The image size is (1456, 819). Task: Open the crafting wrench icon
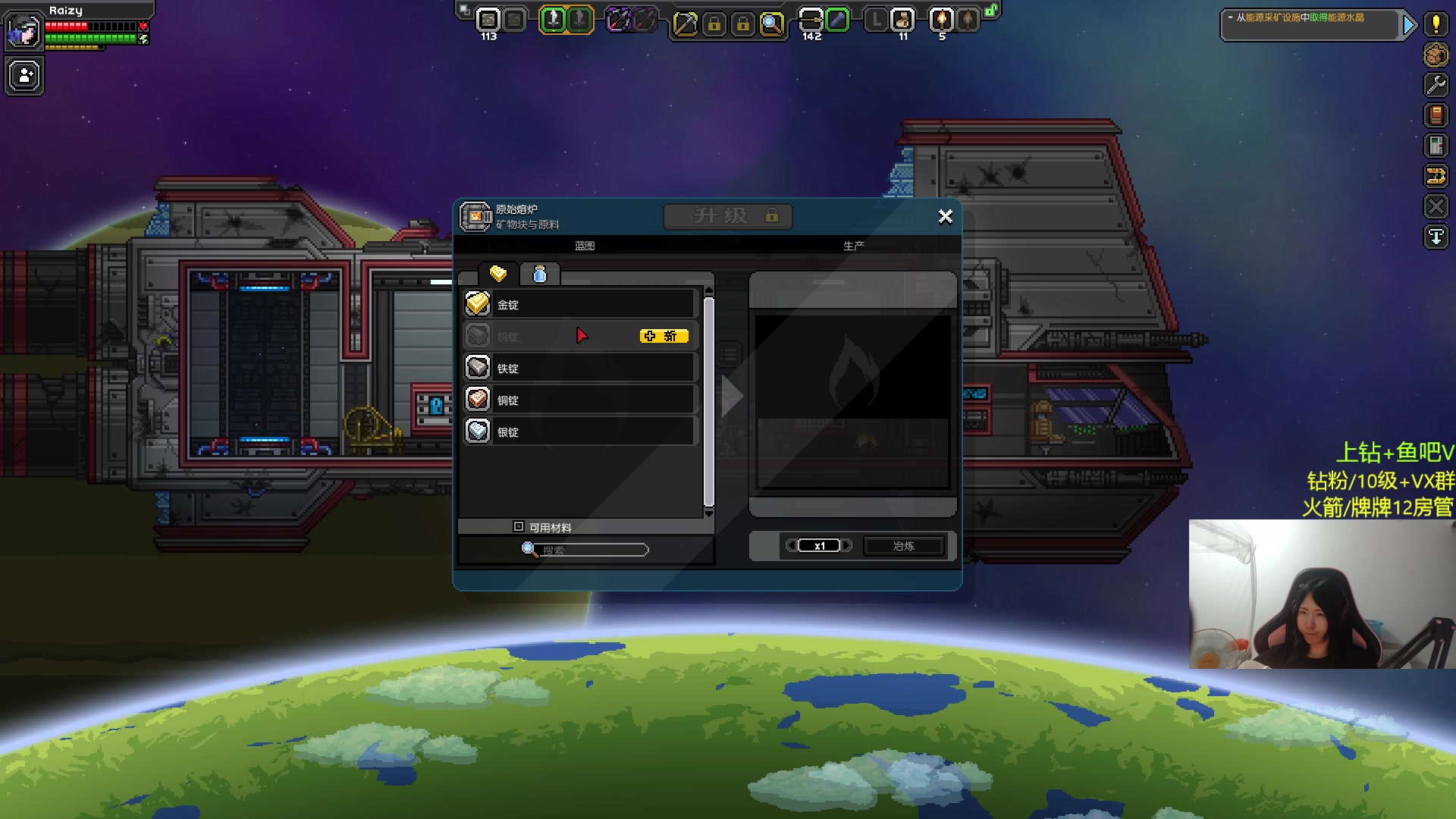pyautogui.click(x=1436, y=85)
